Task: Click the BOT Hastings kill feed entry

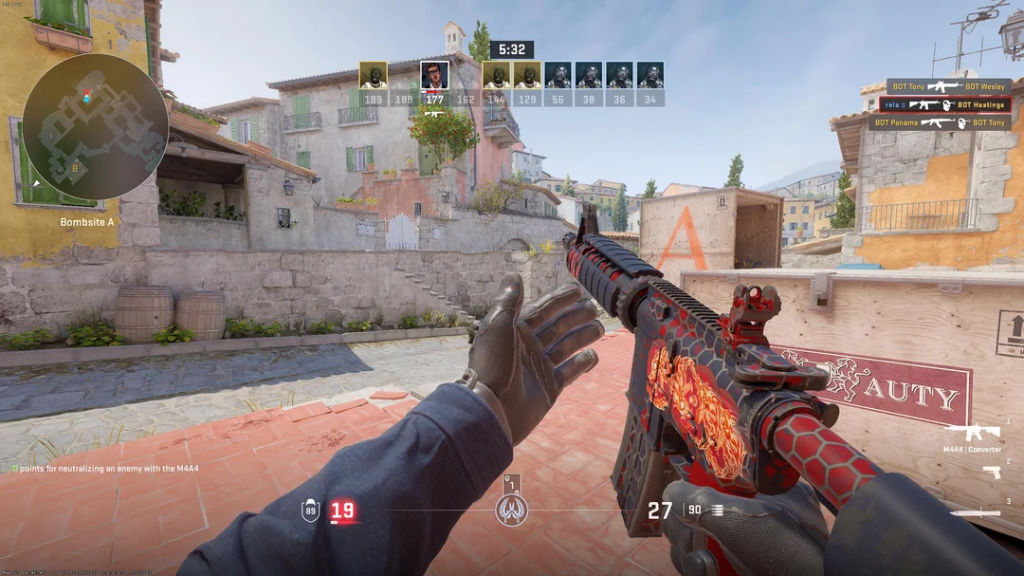Action: coord(944,104)
